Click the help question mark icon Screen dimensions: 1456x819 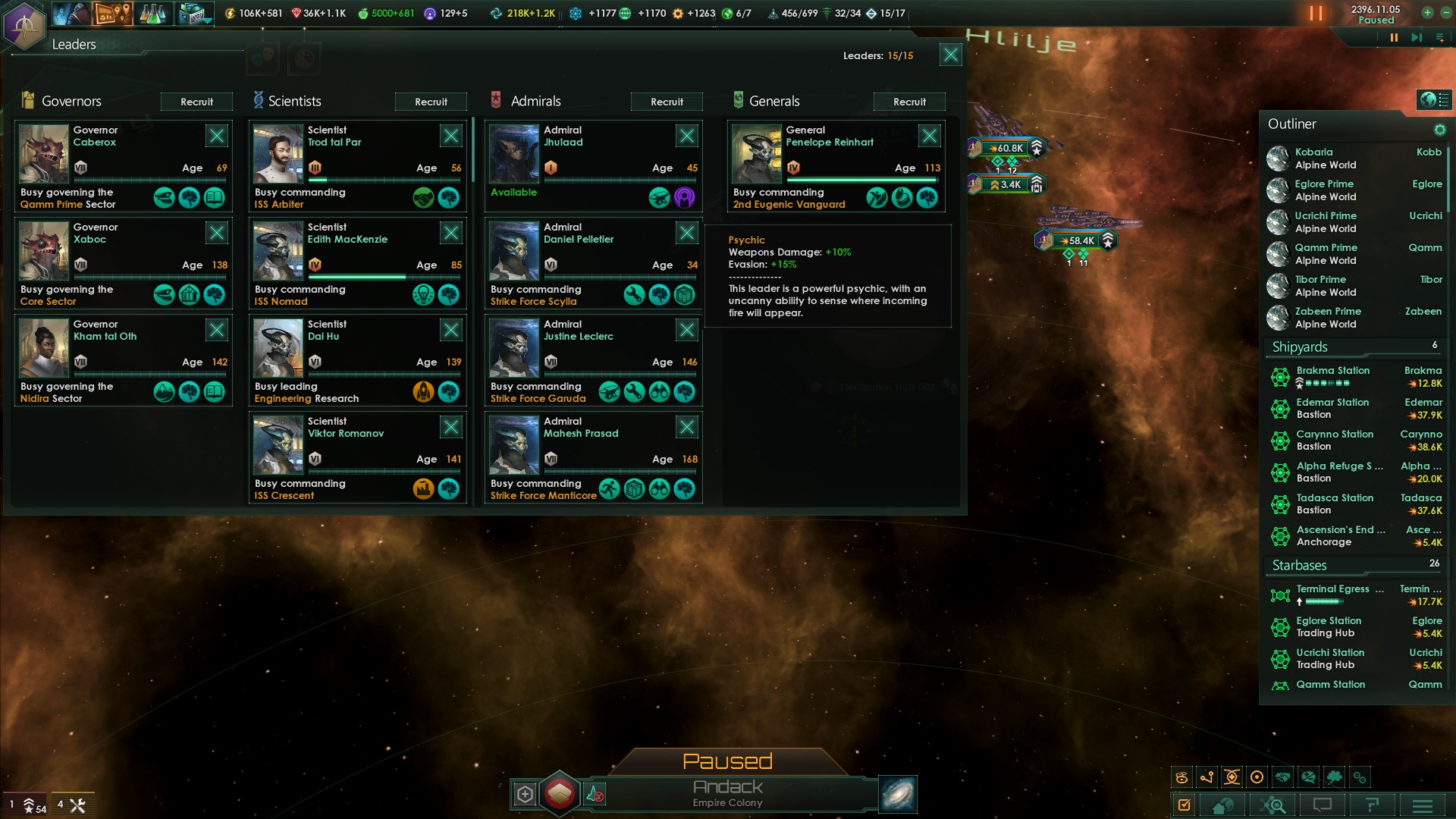point(1373,805)
